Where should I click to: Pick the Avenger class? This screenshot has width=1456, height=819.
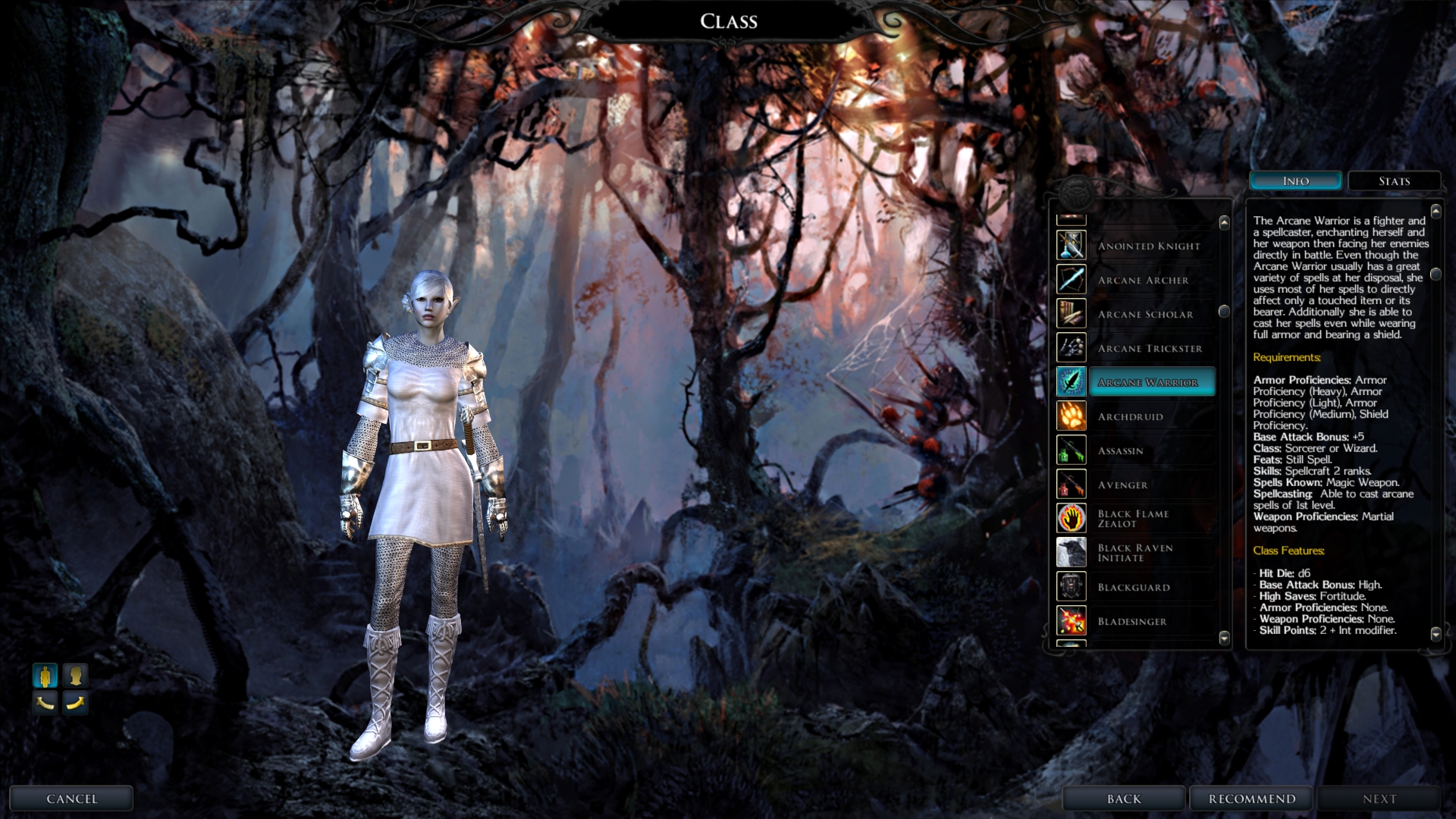click(1122, 485)
